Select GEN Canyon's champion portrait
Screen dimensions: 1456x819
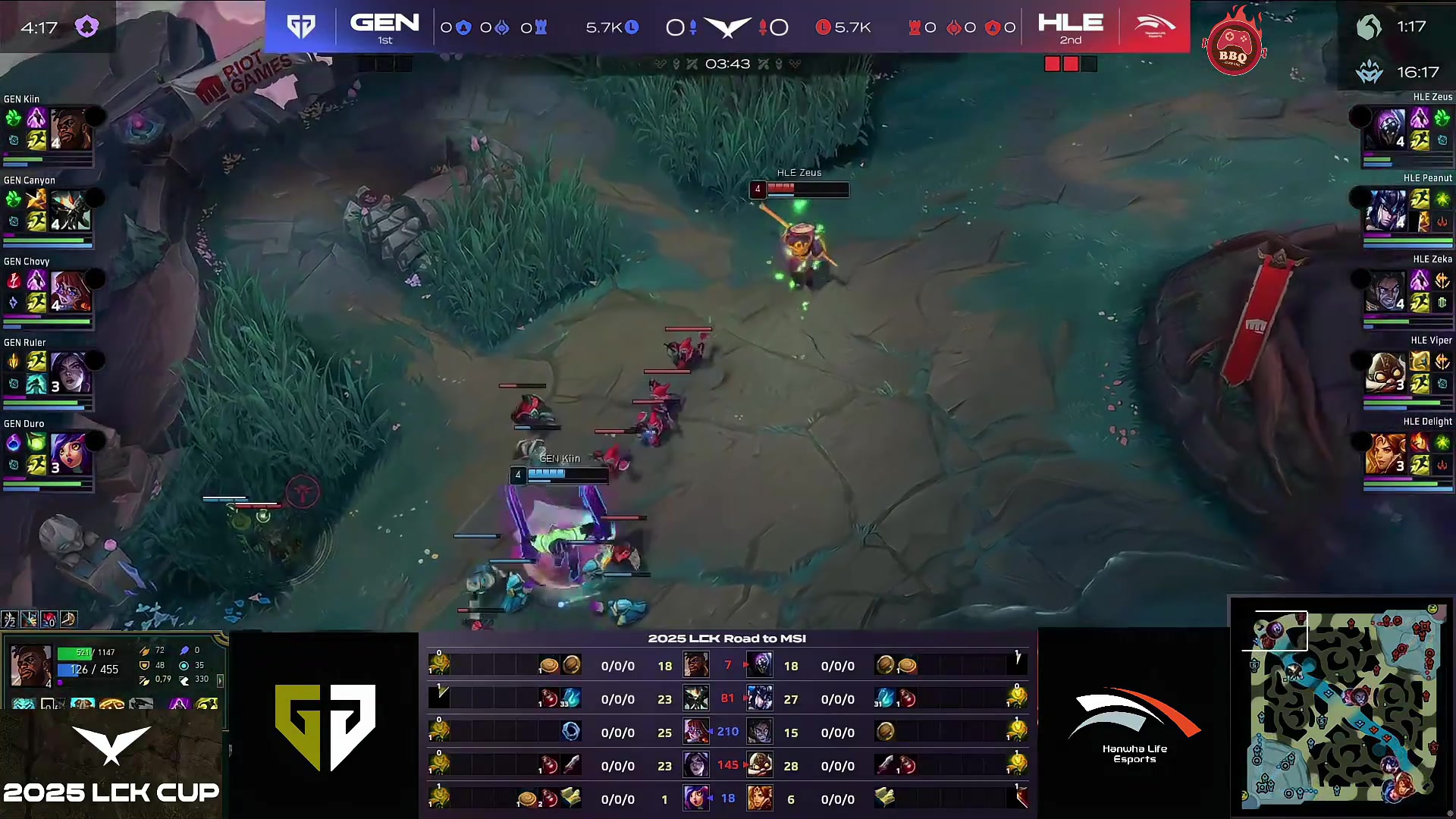click(71, 210)
